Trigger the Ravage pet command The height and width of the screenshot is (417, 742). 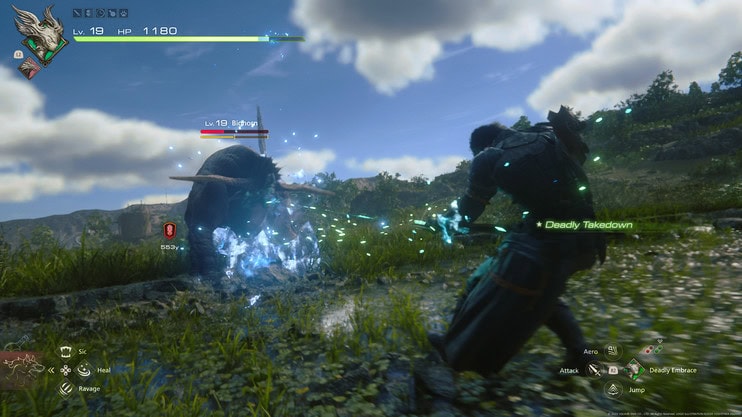point(66,389)
